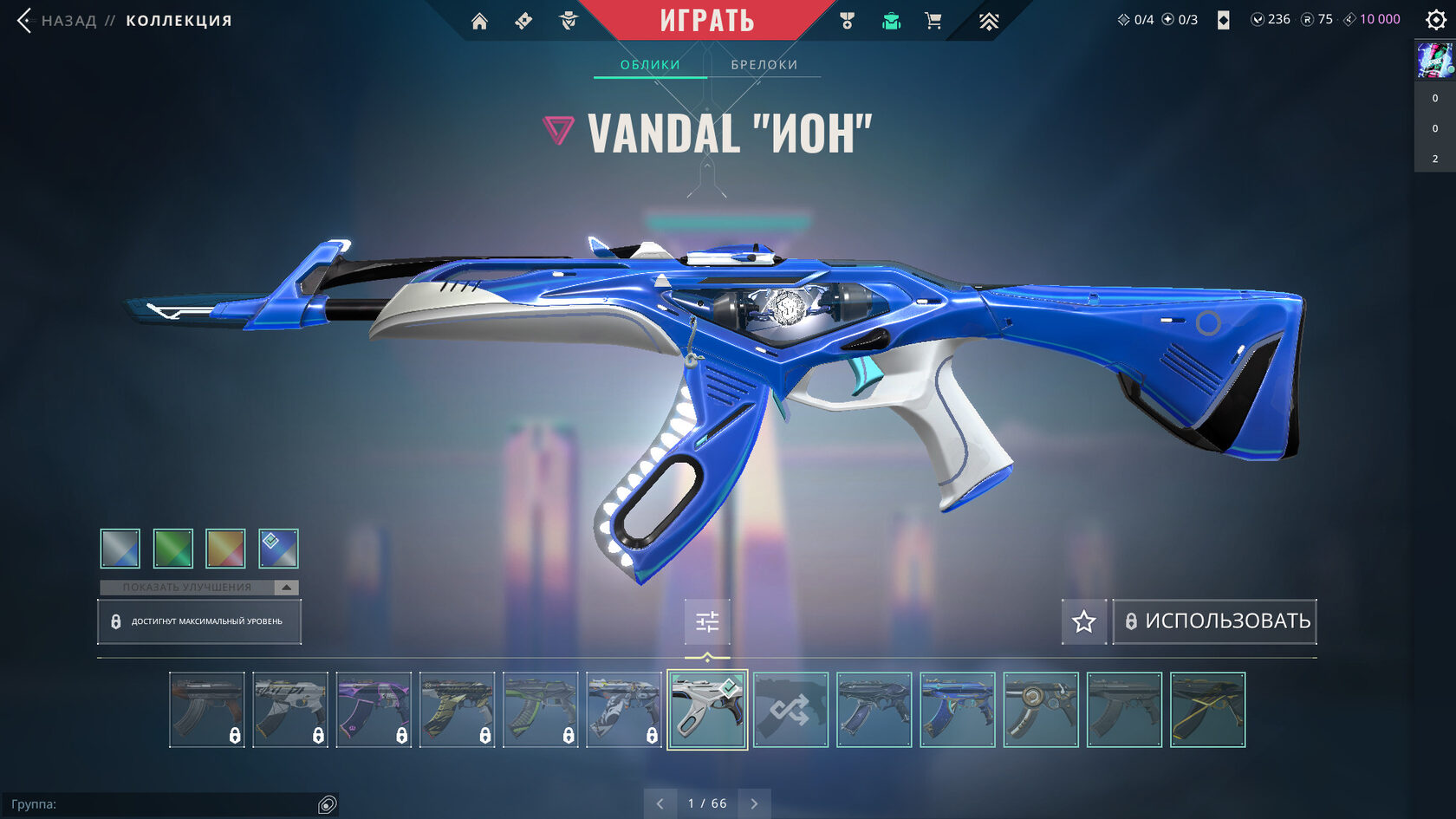Pick the default brown Vandal thumbnail
The height and width of the screenshot is (819, 1456).
point(206,710)
